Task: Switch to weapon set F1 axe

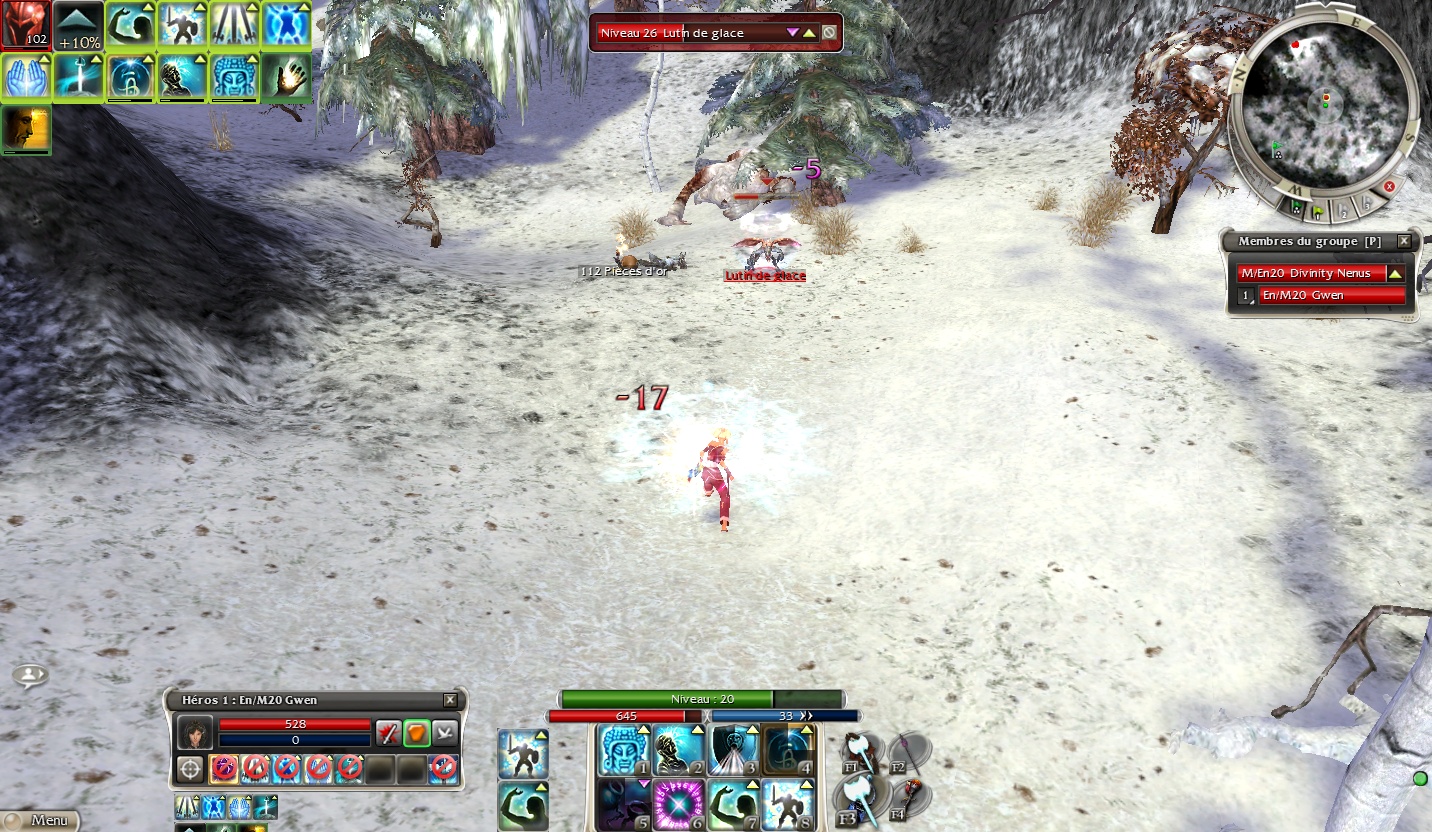Action: pos(860,750)
